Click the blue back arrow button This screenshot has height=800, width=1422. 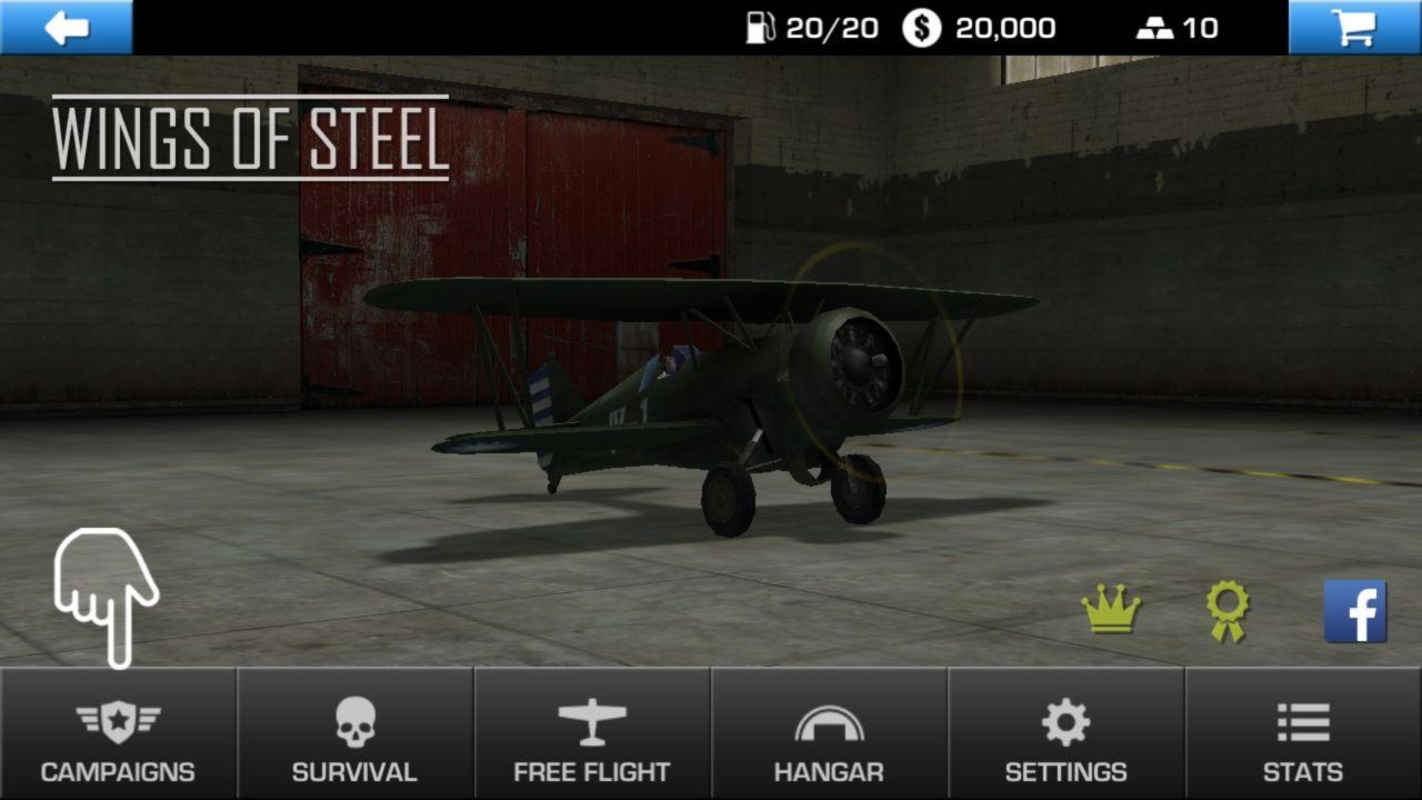point(66,27)
